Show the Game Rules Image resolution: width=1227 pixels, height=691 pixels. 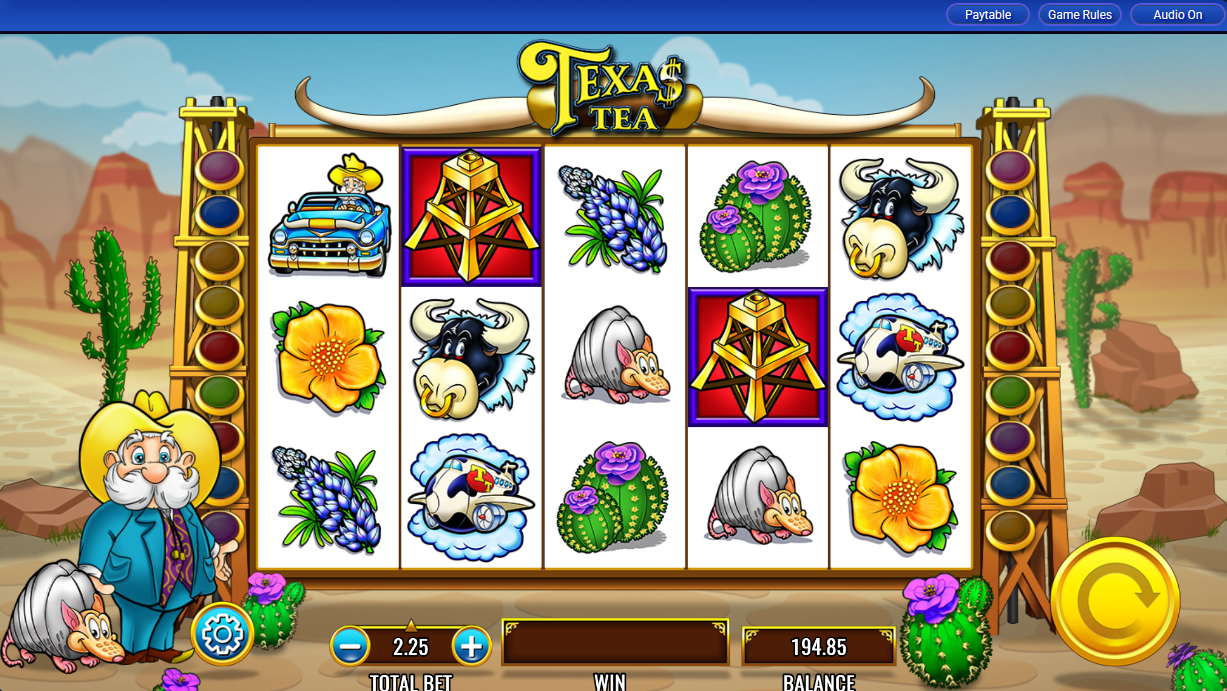1080,15
